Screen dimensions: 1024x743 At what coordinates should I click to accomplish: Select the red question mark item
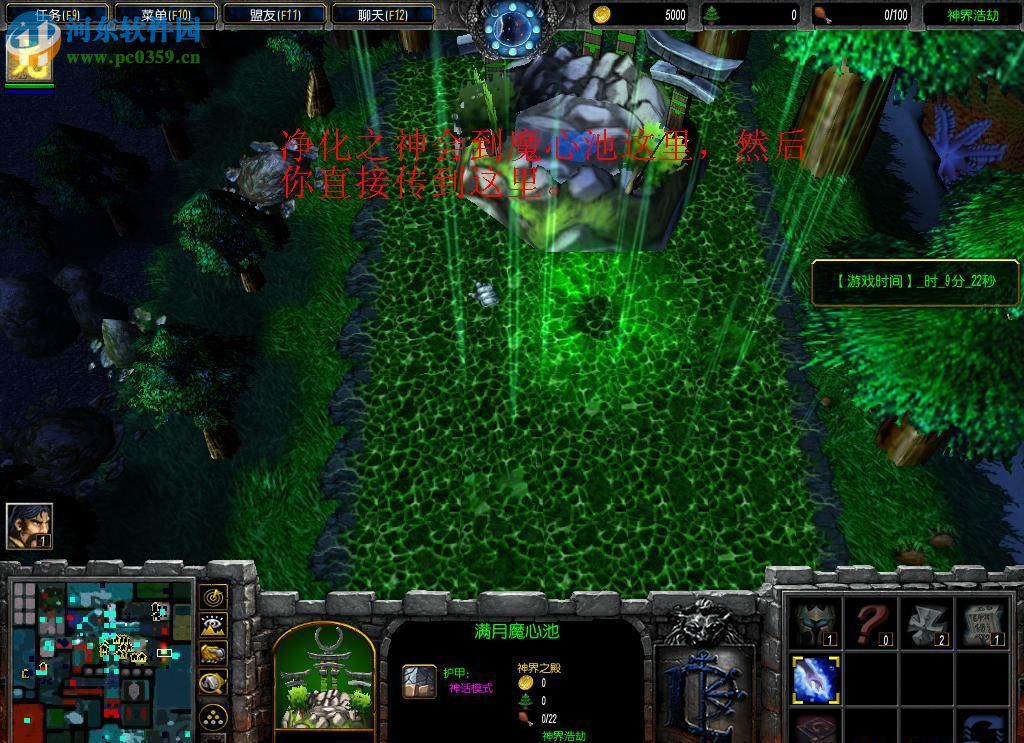(871, 623)
